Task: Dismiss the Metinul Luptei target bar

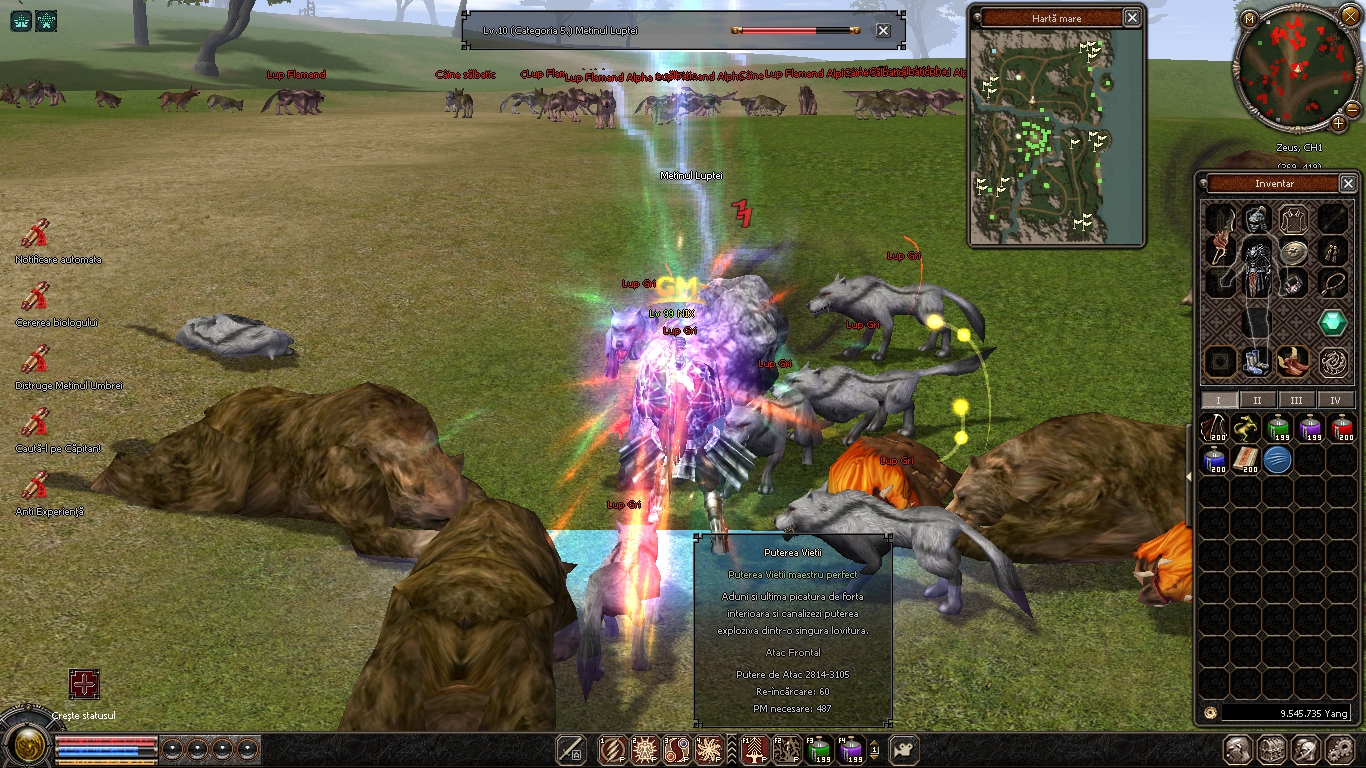Action: (x=883, y=31)
